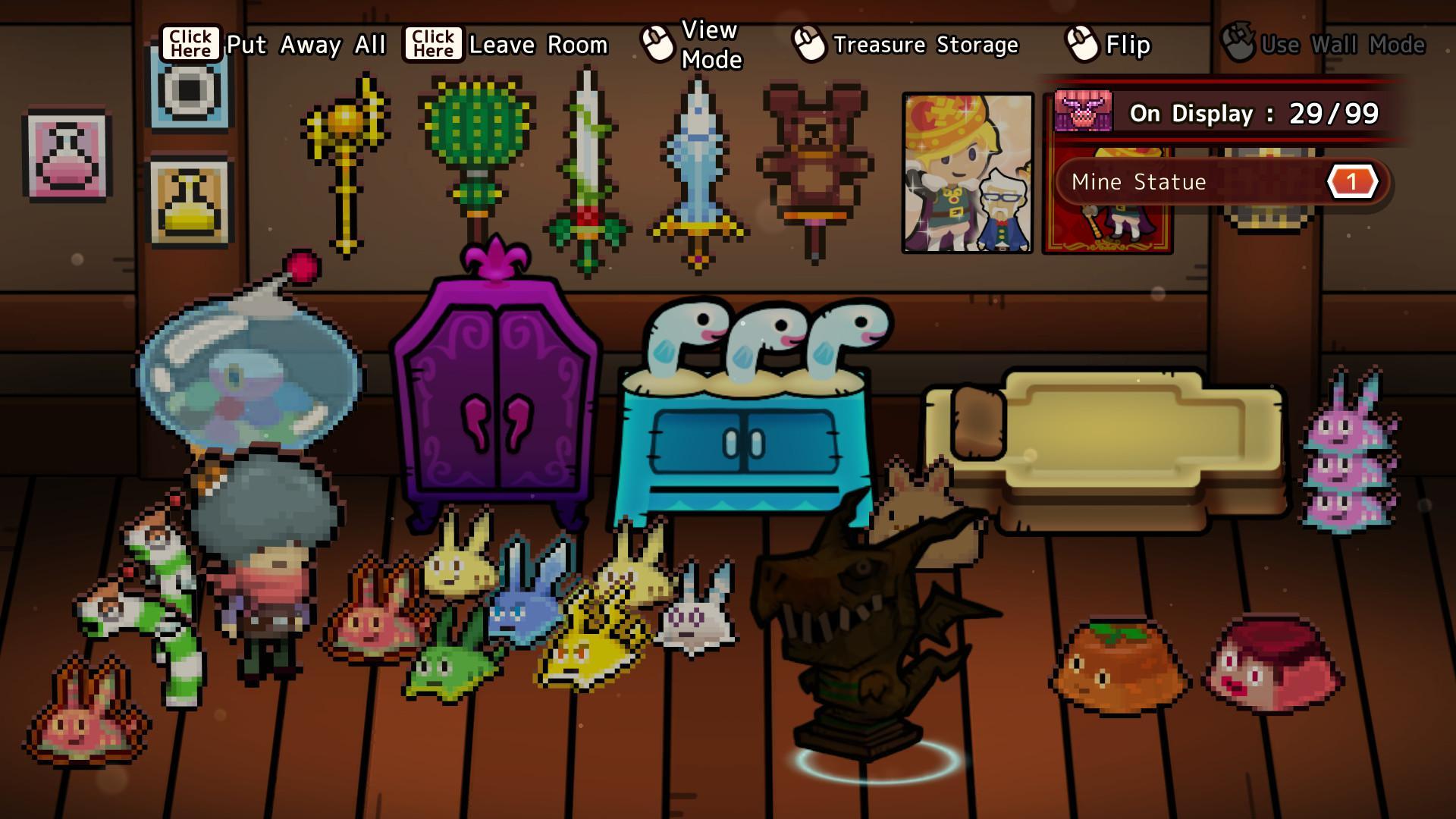
Task: Click the mouse icon beside View Mode
Action: click(x=657, y=42)
